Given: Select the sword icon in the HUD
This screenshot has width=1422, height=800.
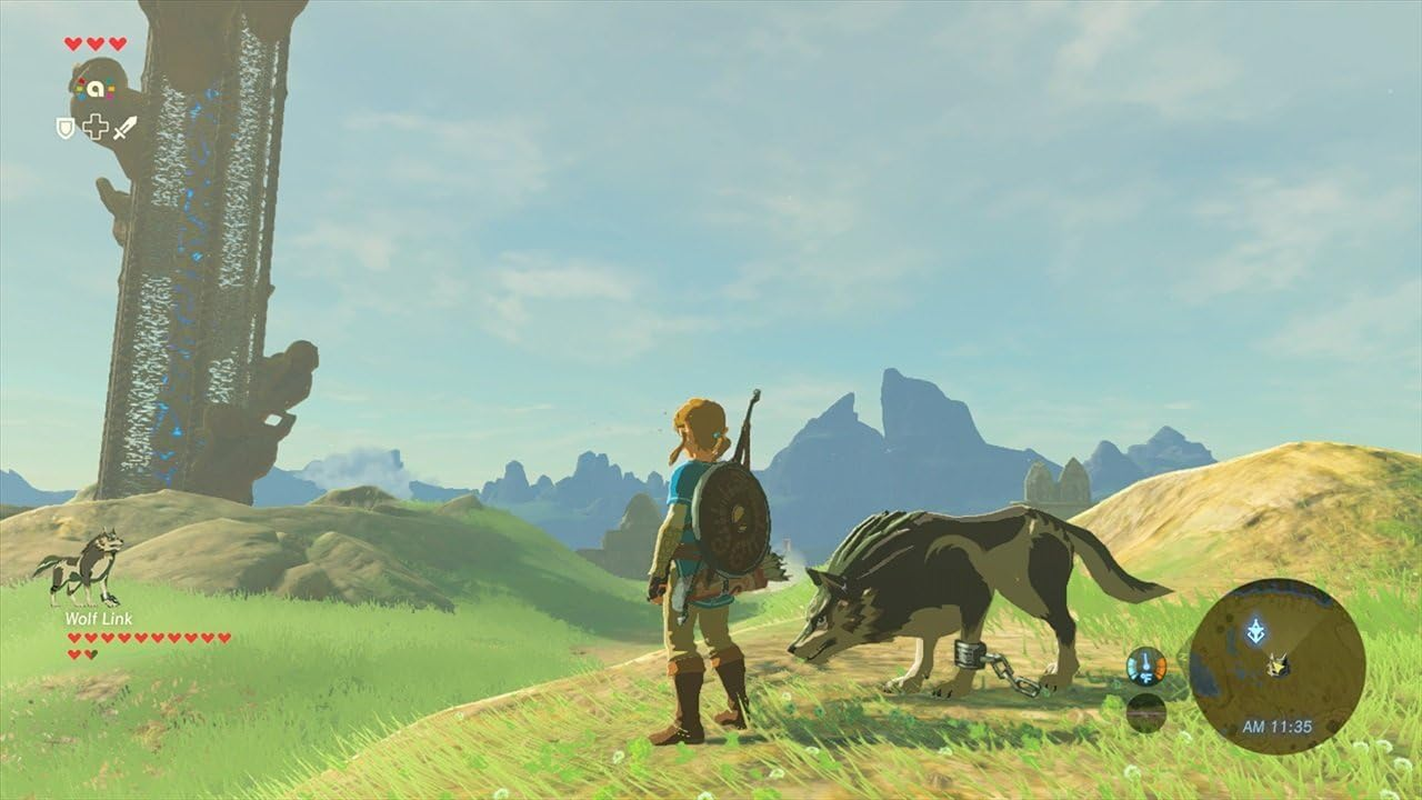Looking at the screenshot, I should 125,128.
